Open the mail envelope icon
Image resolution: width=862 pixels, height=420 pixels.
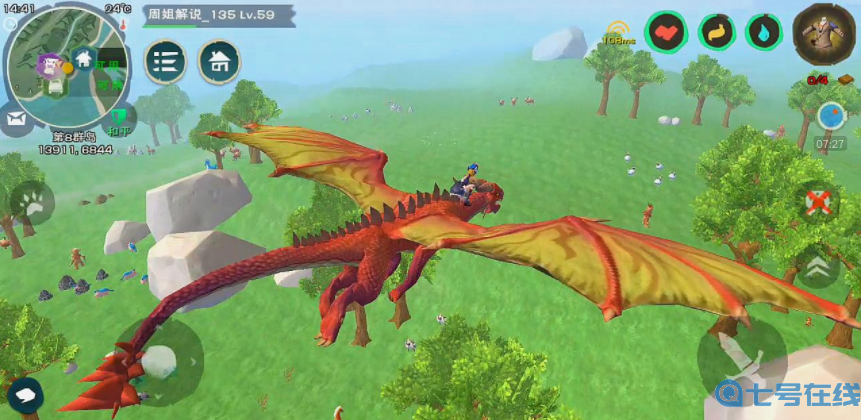(16, 118)
